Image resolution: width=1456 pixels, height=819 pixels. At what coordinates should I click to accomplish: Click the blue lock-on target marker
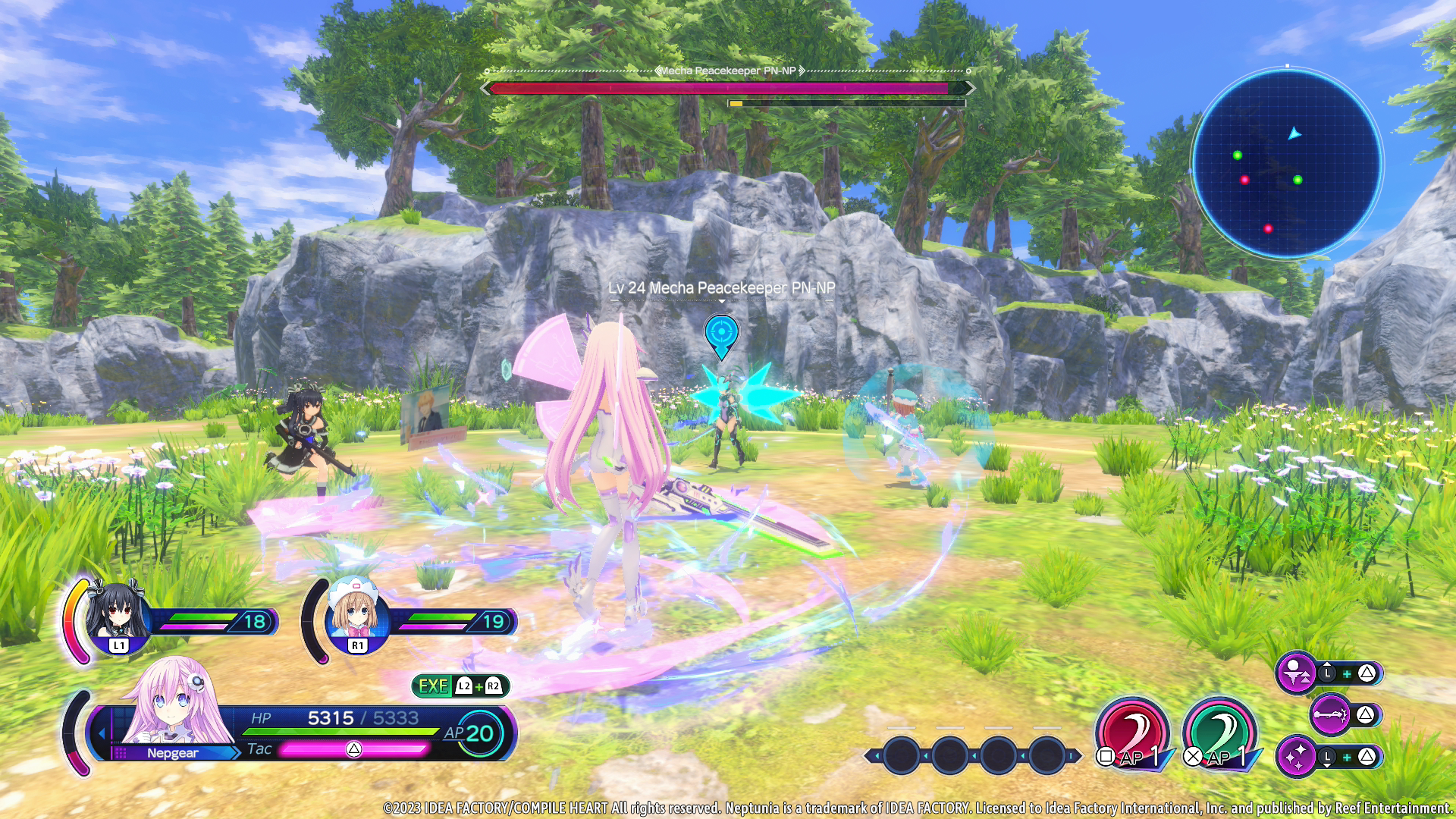click(x=721, y=334)
